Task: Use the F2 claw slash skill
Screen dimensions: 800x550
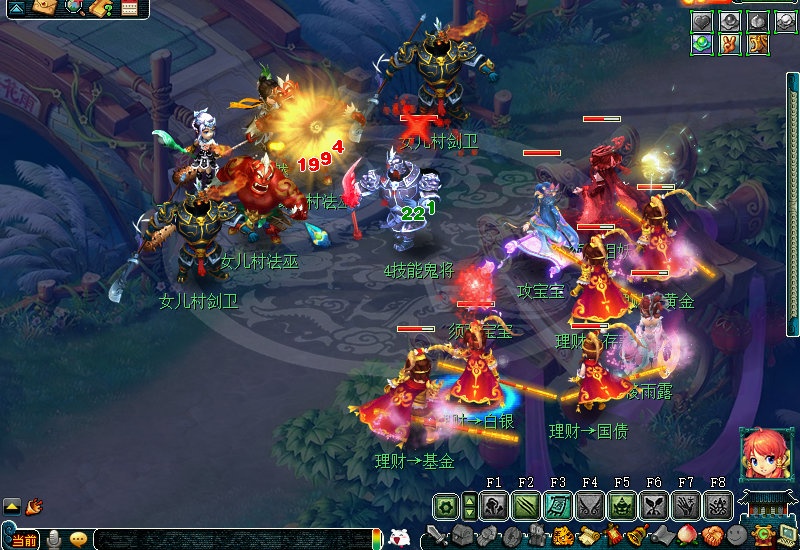Action: click(526, 506)
